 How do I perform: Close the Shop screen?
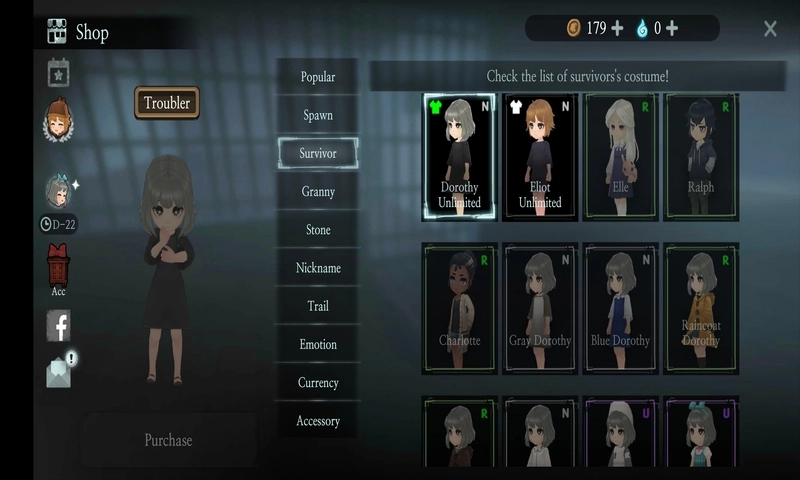point(770,29)
